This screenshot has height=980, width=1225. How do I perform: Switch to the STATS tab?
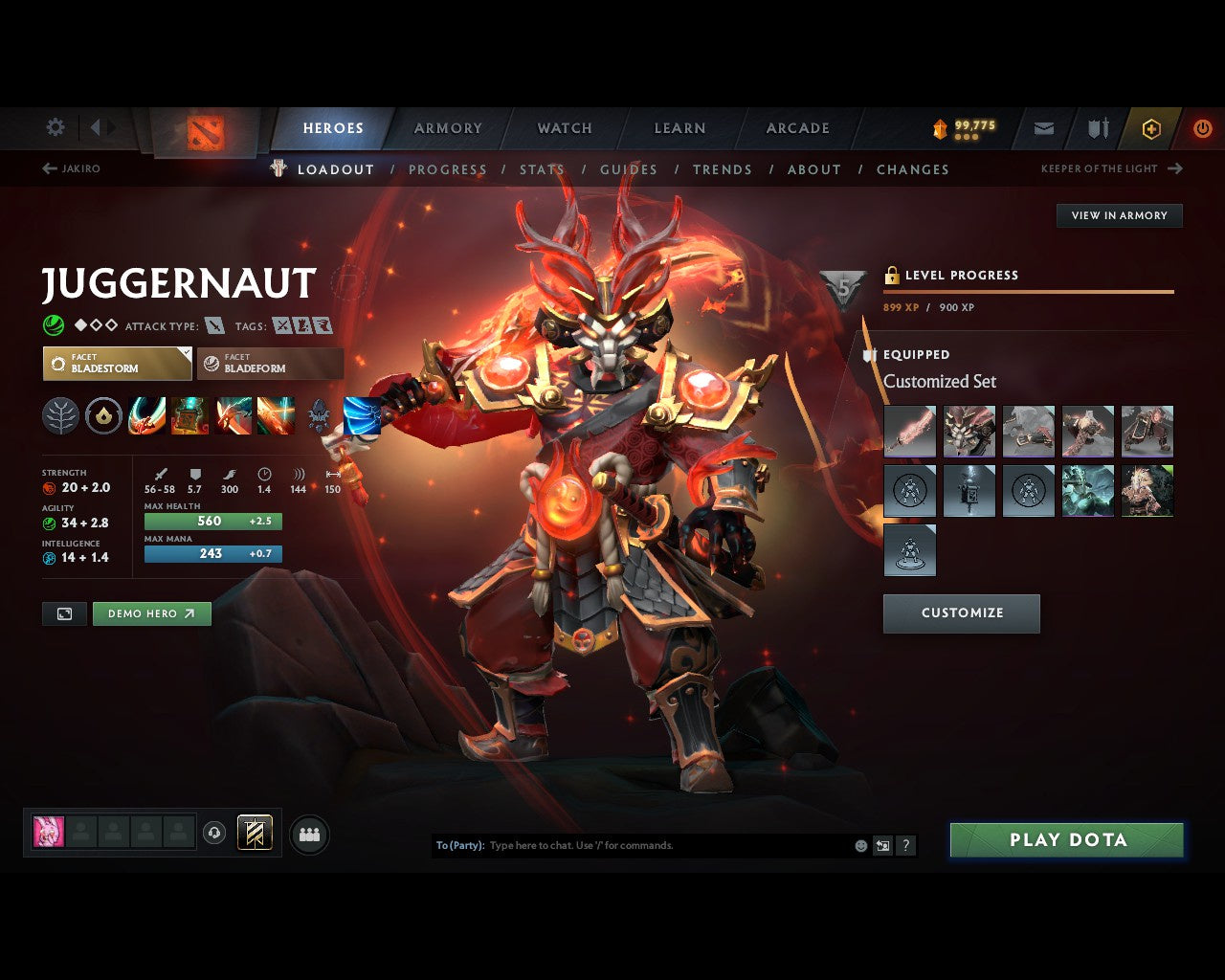542,169
